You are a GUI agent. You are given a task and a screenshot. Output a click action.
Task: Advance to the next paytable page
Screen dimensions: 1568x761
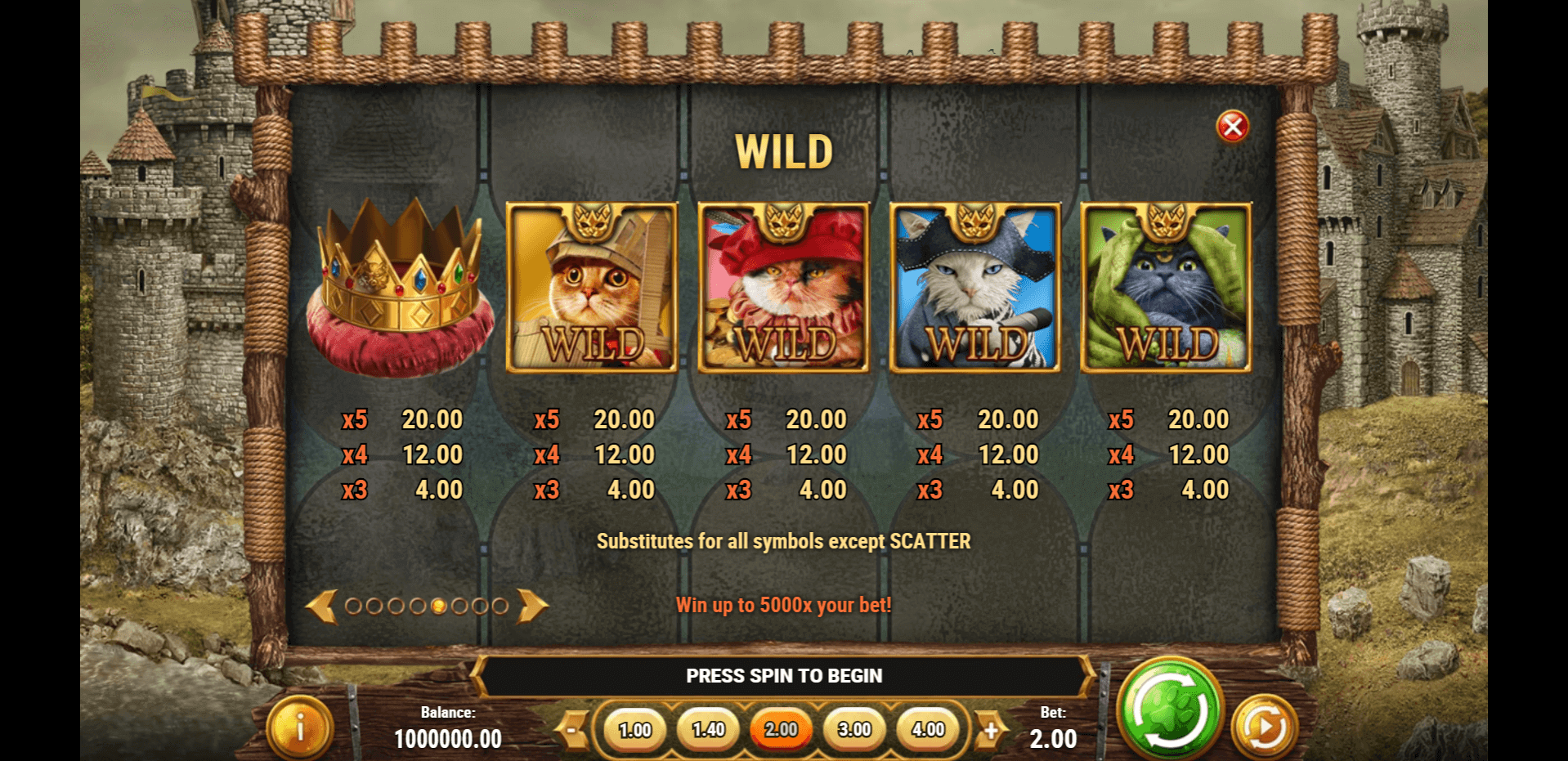click(532, 607)
